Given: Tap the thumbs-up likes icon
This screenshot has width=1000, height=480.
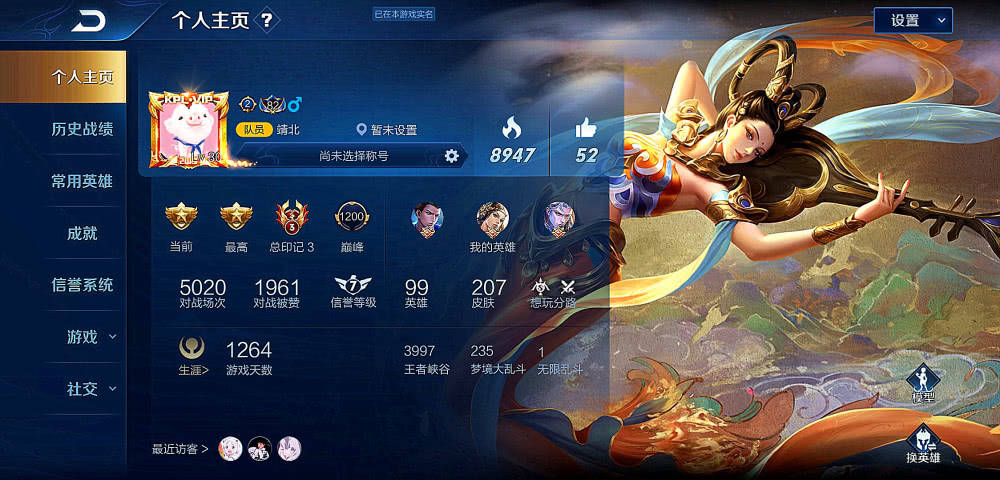Looking at the screenshot, I should (586, 128).
